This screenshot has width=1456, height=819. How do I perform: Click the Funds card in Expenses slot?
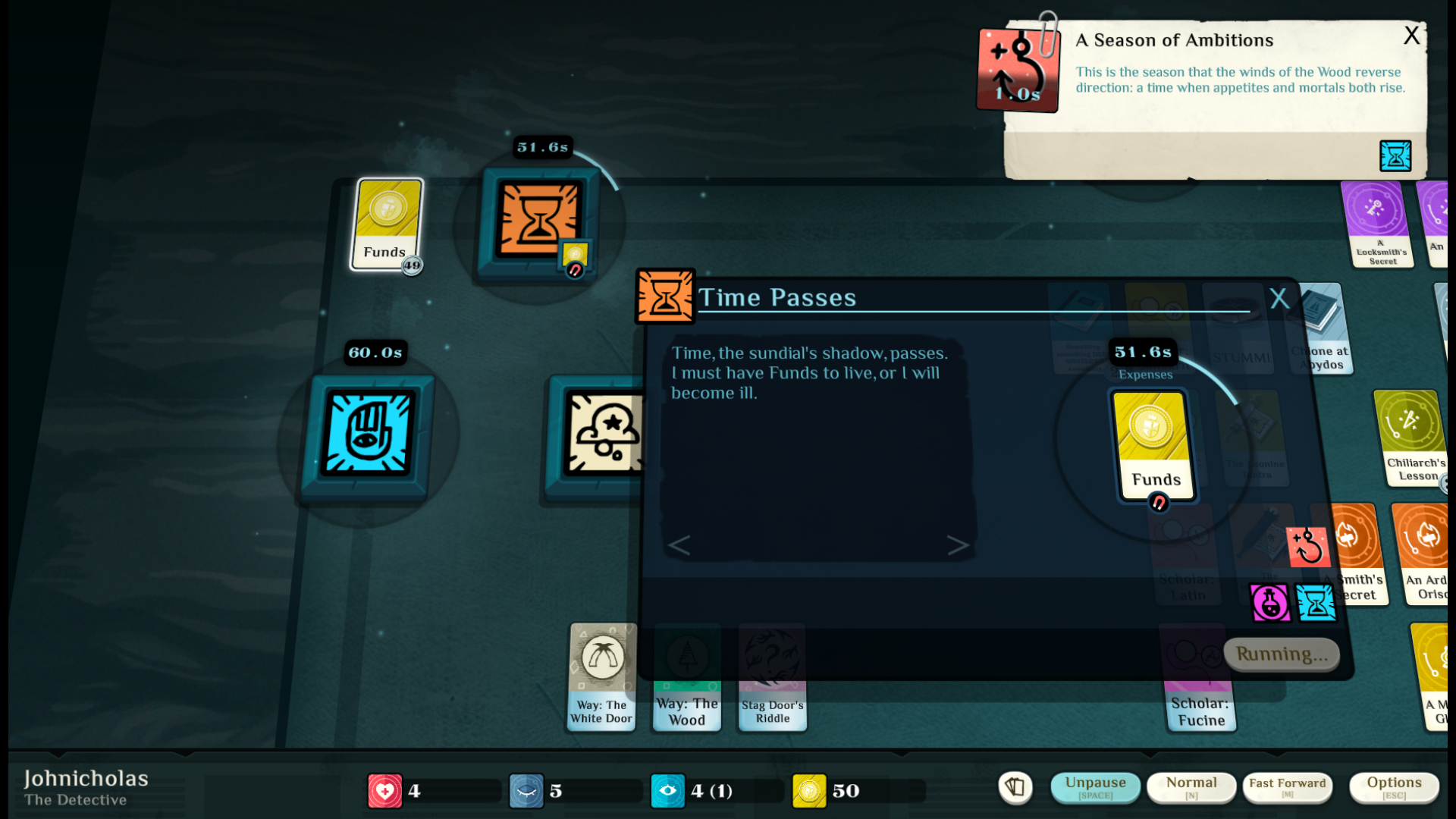click(1153, 445)
